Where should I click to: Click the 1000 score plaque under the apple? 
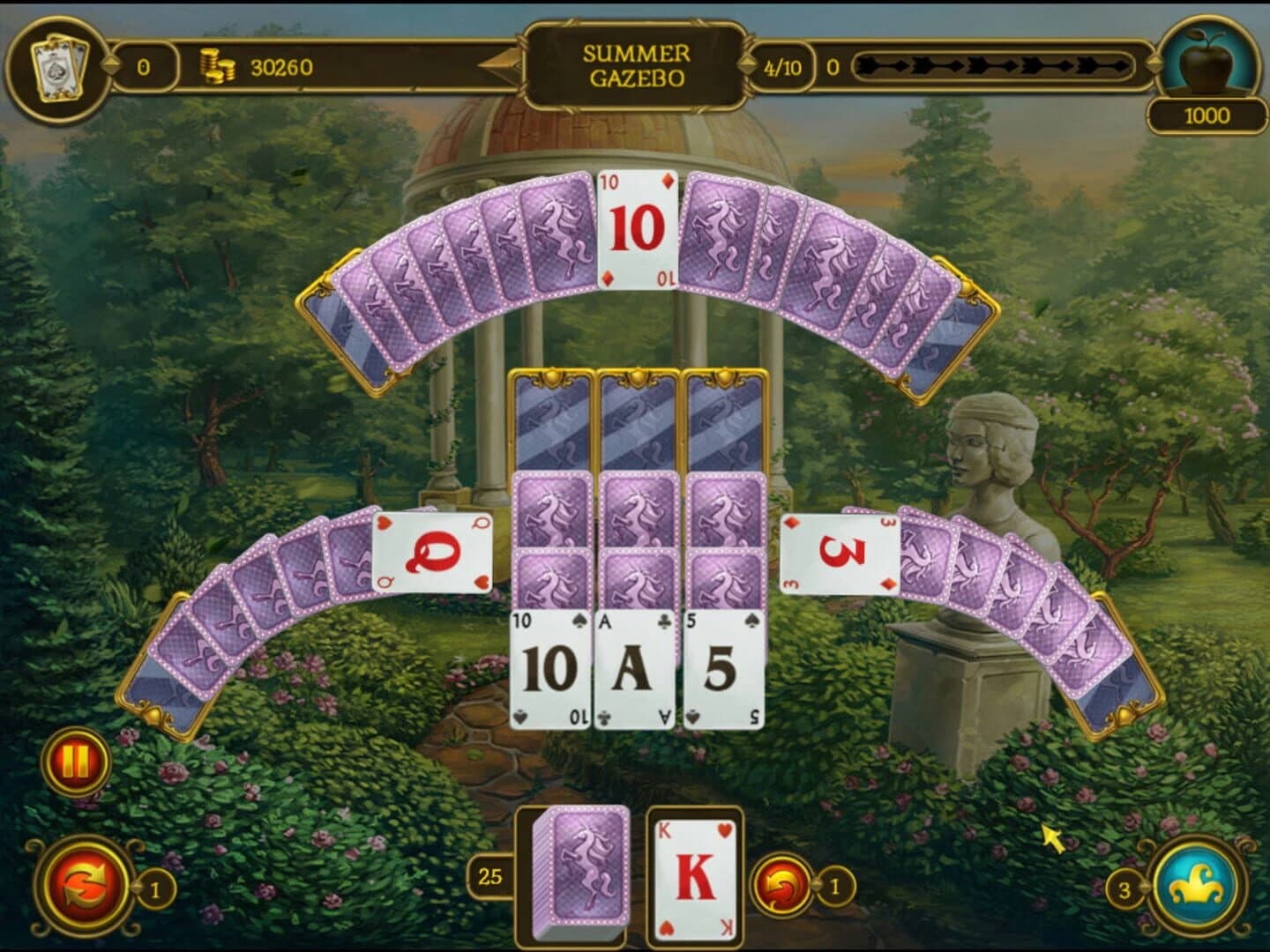click(1208, 115)
